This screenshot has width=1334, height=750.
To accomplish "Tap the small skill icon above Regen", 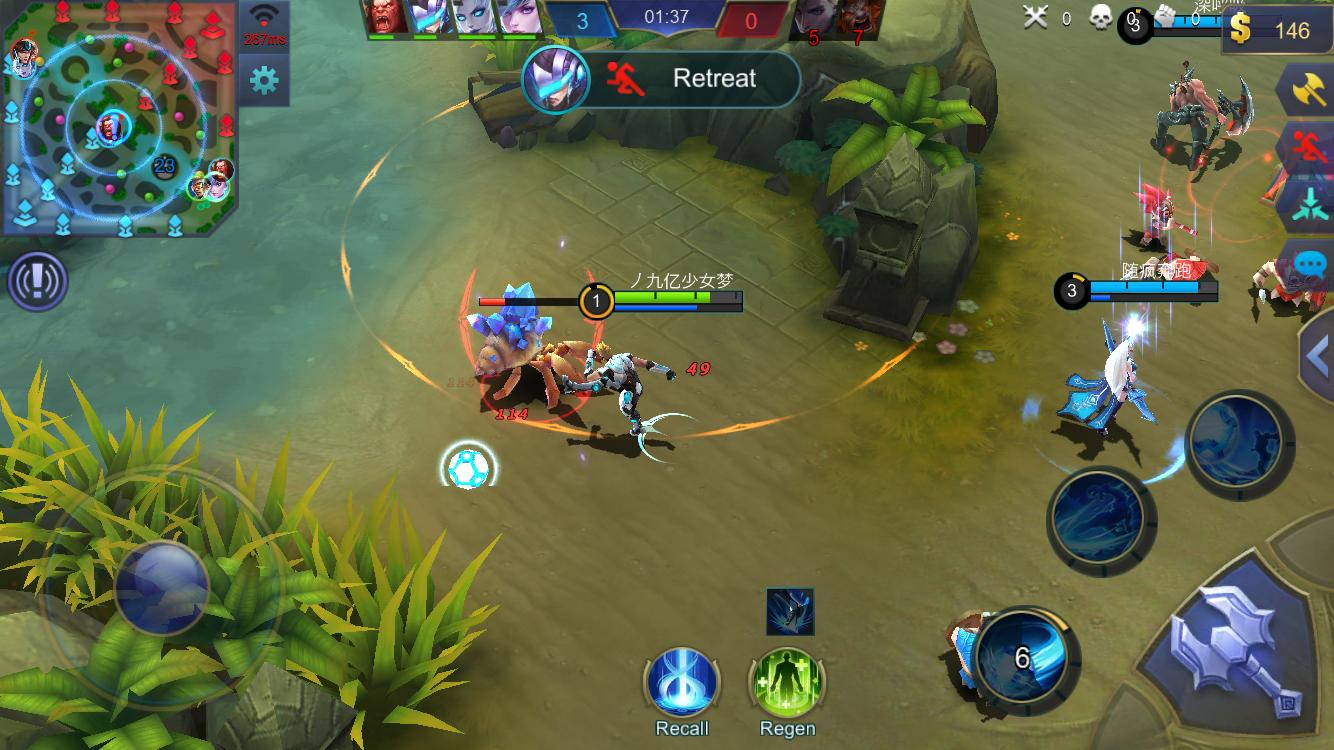I will pyautogui.click(x=790, y=611).
